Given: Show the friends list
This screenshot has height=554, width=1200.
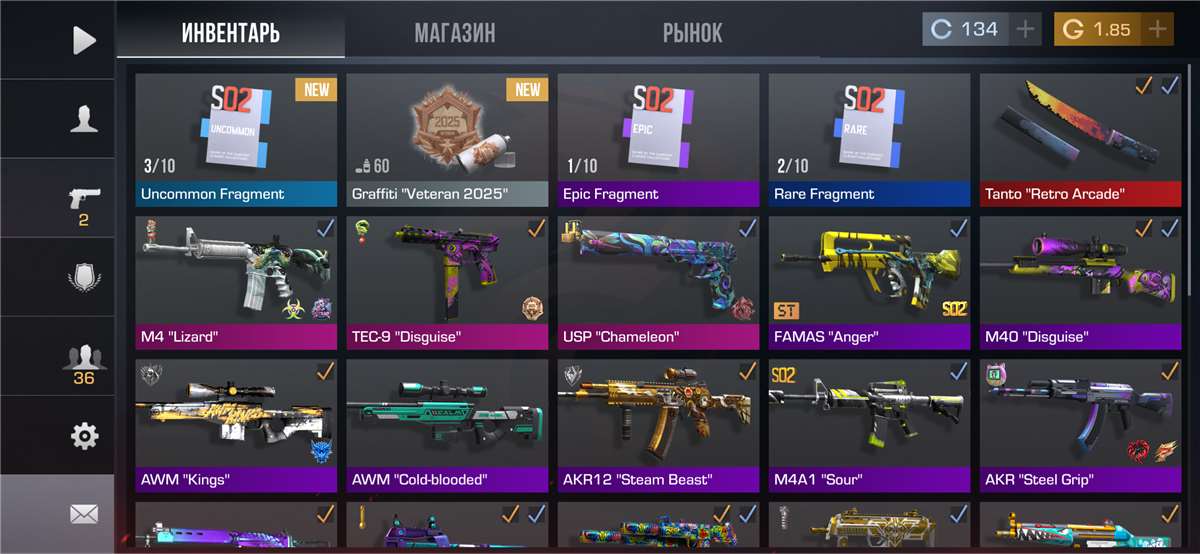Looking at the screenshot, I should tap(84, 360).
